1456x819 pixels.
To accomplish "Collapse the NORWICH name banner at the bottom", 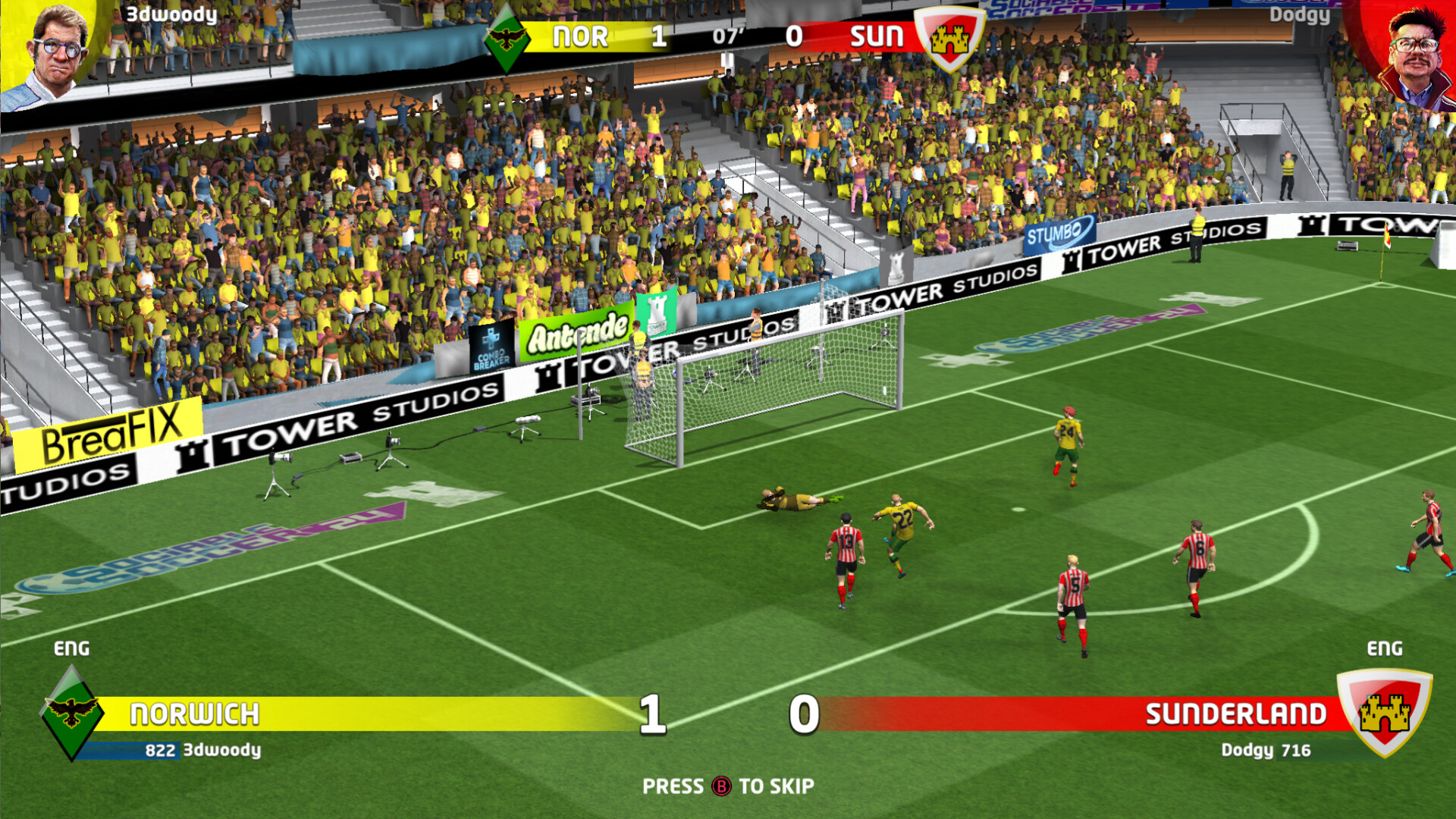I will pyautogui.click(x=197, y=713).
